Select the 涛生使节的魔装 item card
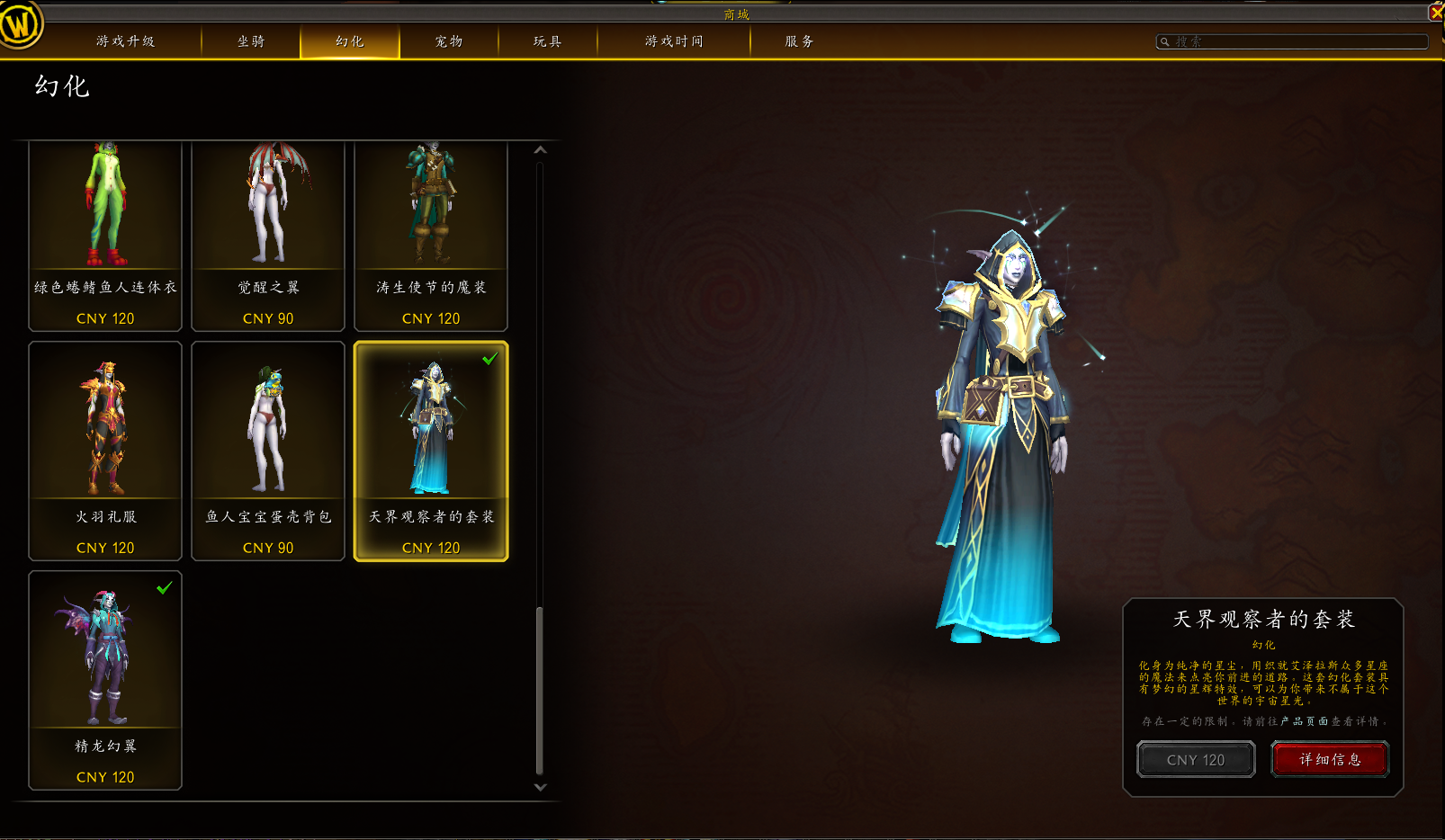1445x840 pixels. tap(431, 234)
